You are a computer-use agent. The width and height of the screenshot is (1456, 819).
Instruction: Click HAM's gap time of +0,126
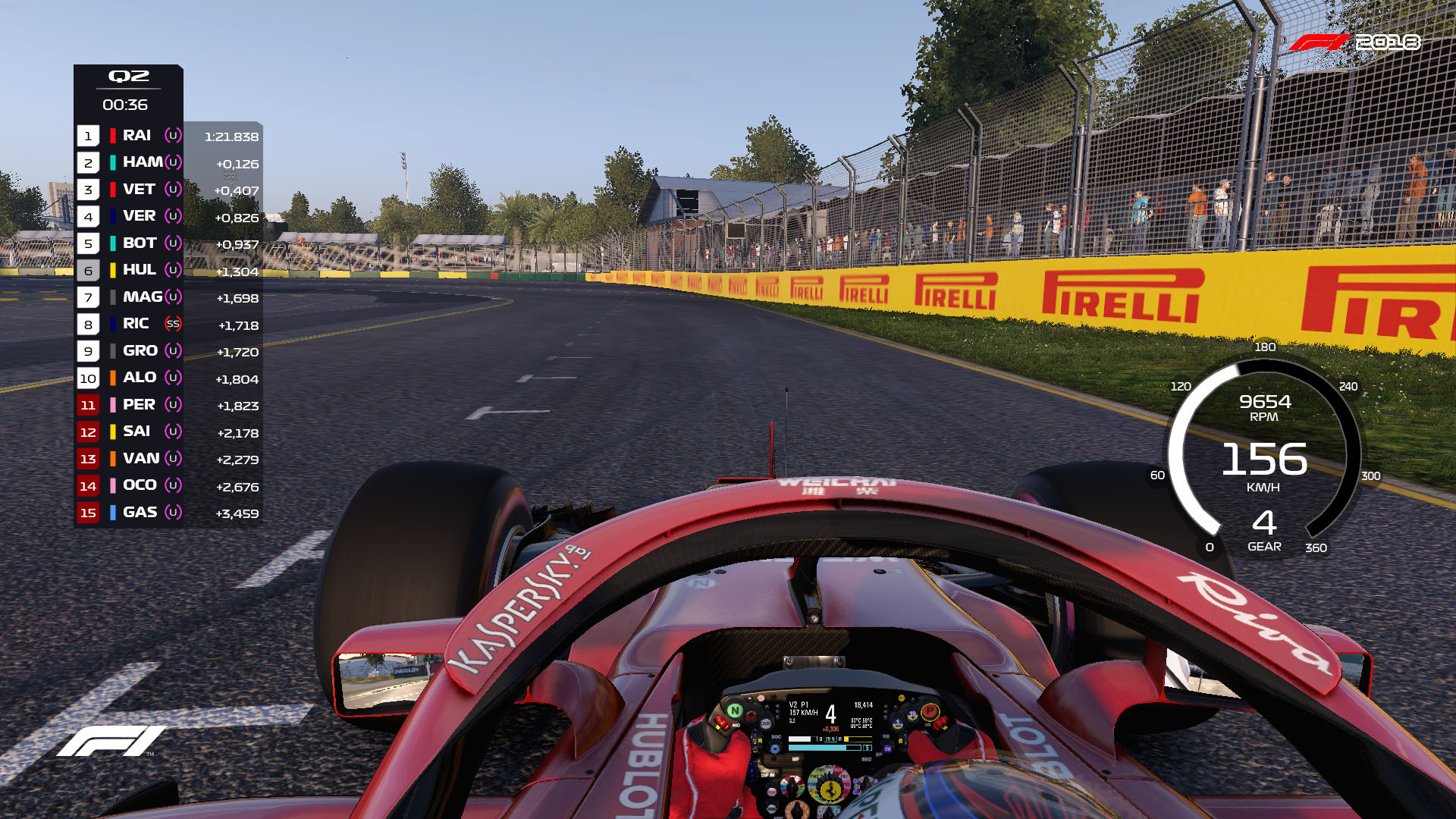[x=238, y=163]
